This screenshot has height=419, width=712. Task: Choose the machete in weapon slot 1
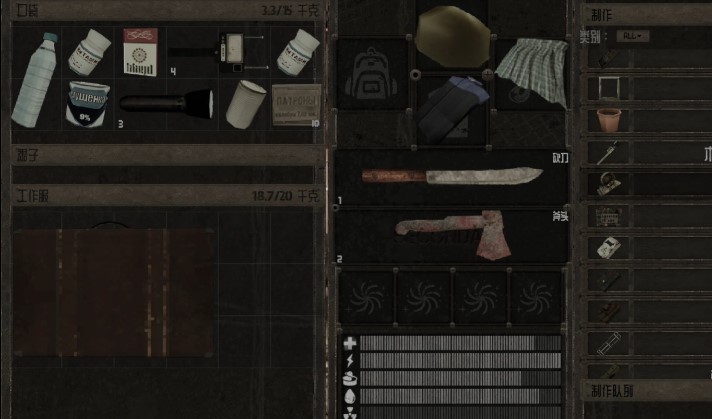[x=452, y=178]
